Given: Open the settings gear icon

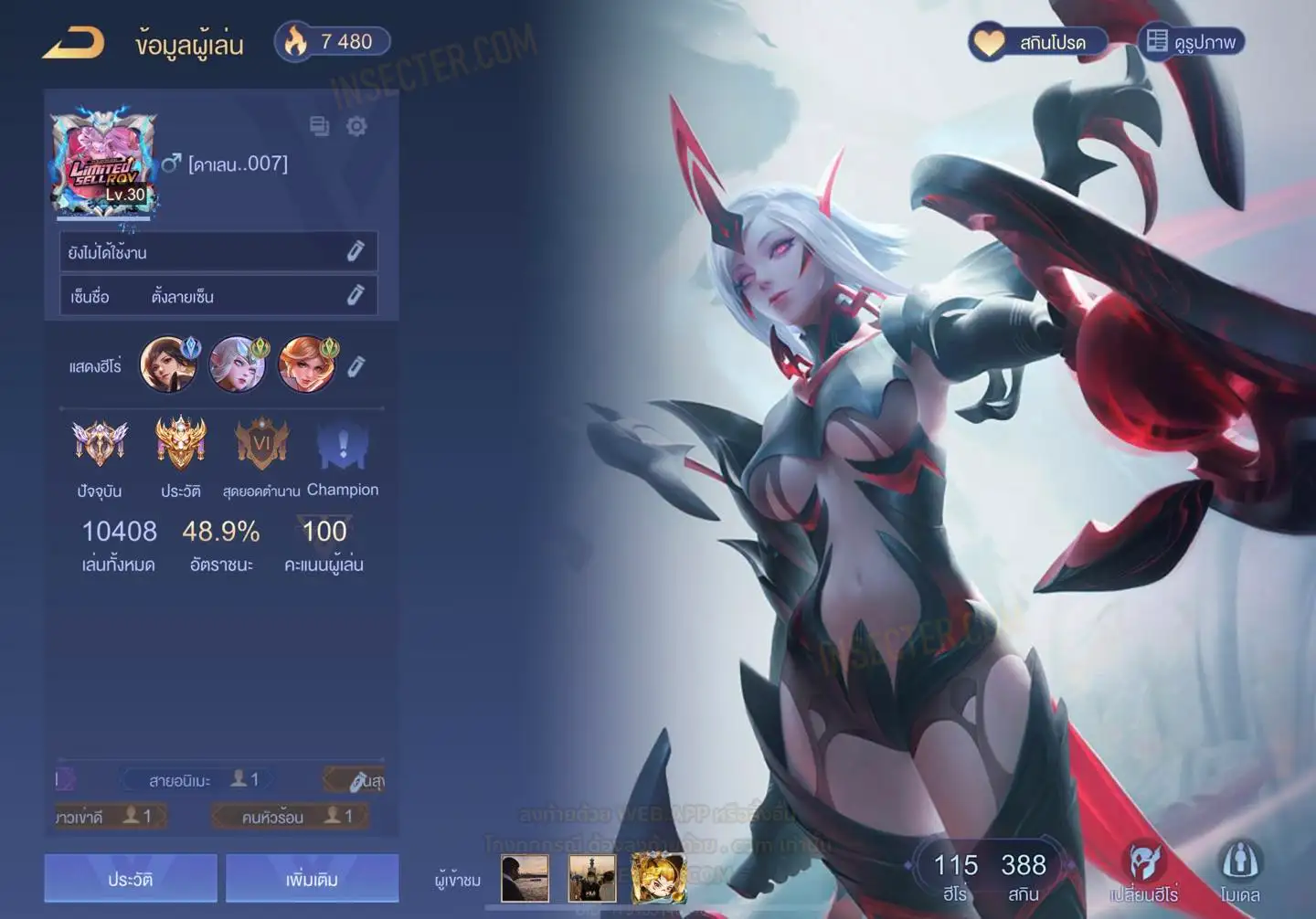Looking at the screenshot, I should click(x=356, y=126).
